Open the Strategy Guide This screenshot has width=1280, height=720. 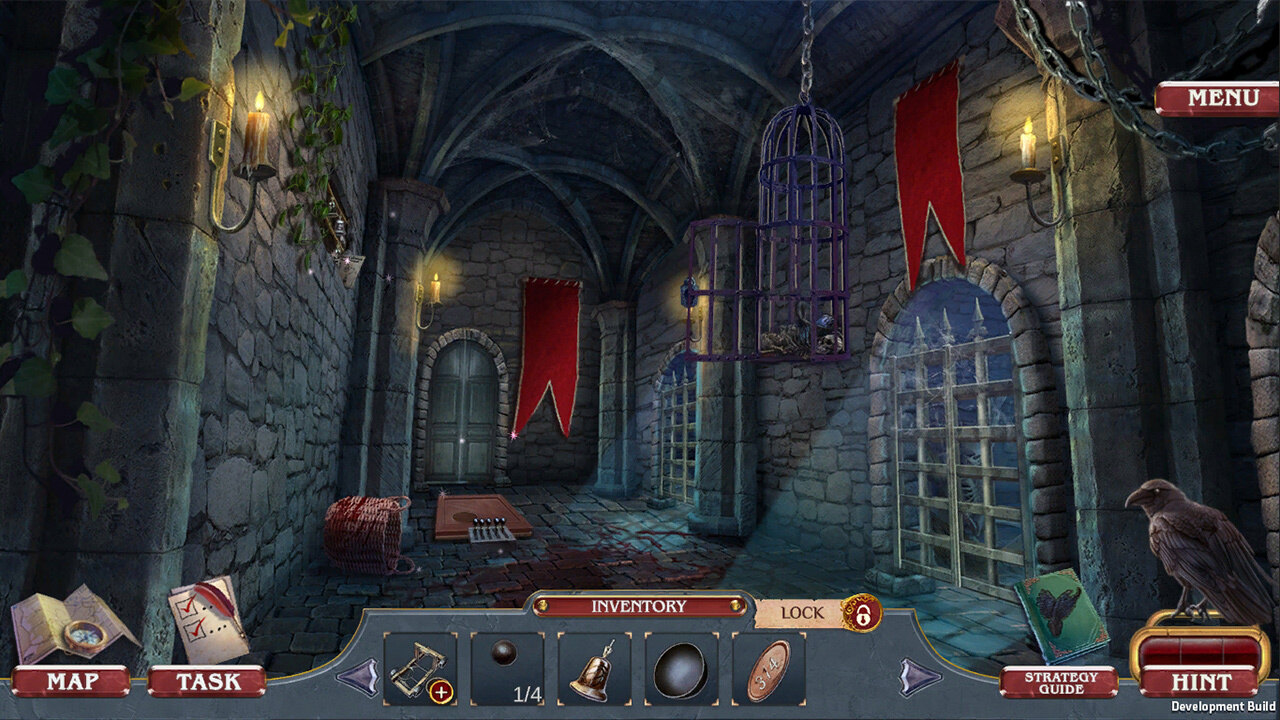coord(1059,682)
